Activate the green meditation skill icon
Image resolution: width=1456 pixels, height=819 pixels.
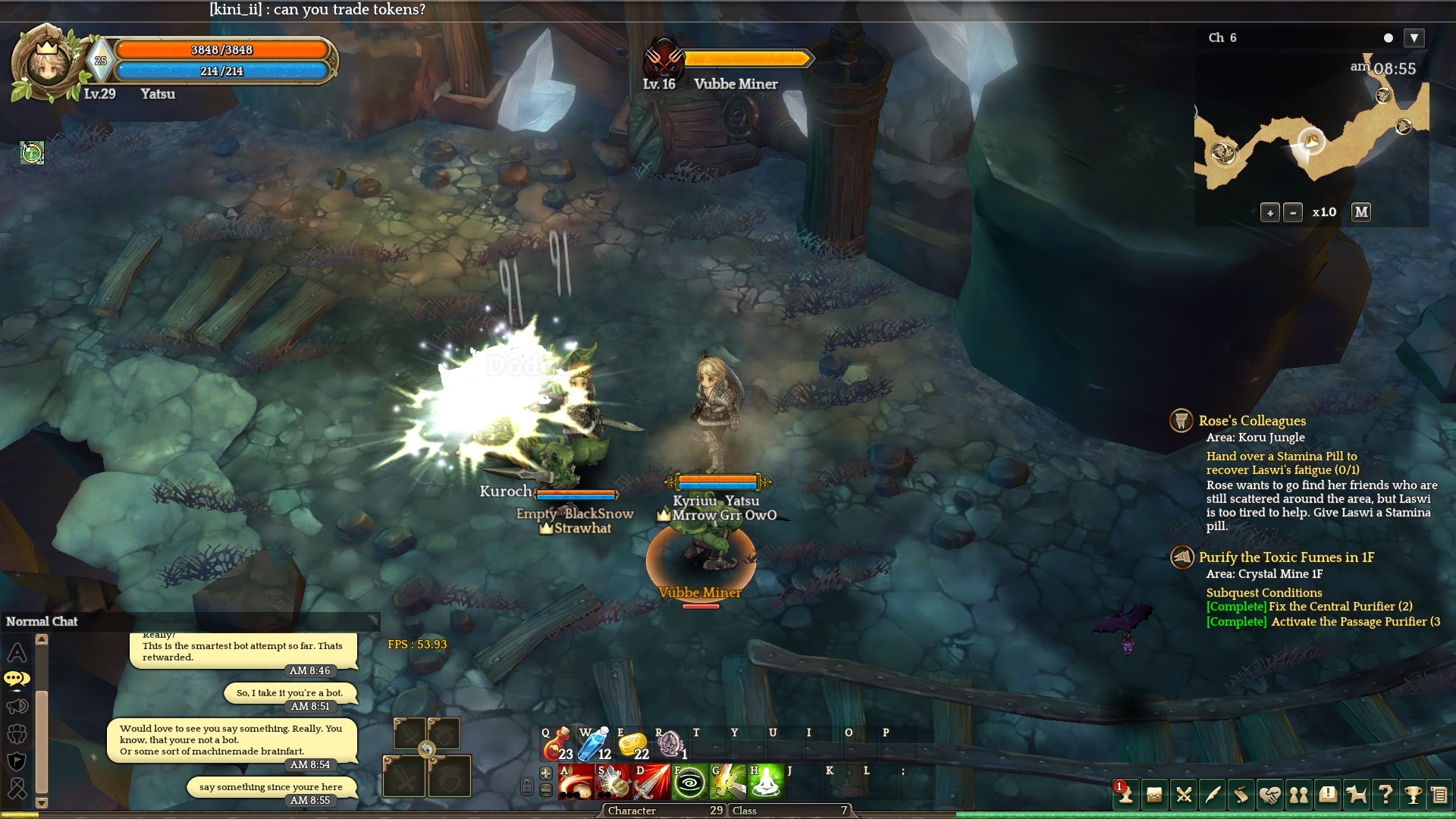pyautogui.click(x=765, y=783)
